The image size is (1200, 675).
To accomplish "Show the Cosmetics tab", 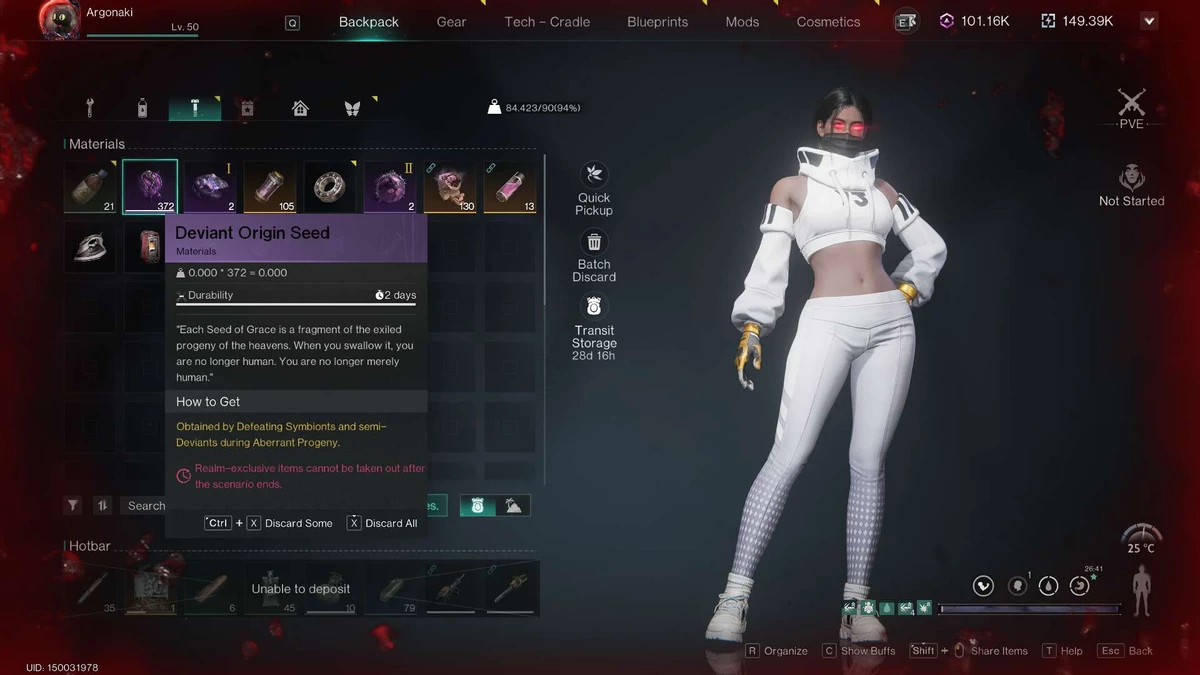I will (828, 22).
